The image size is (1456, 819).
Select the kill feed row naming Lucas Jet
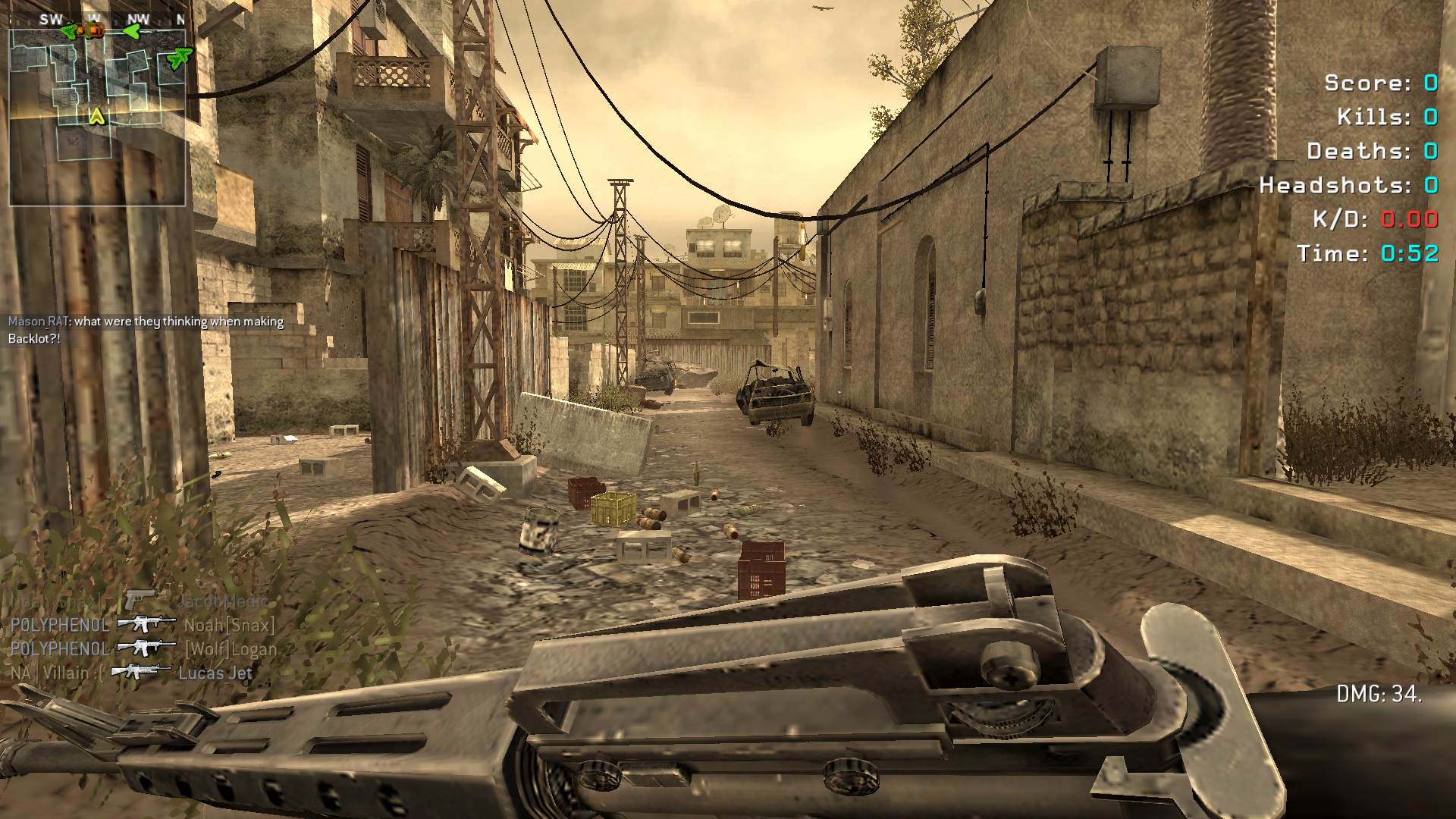point(131,673)
